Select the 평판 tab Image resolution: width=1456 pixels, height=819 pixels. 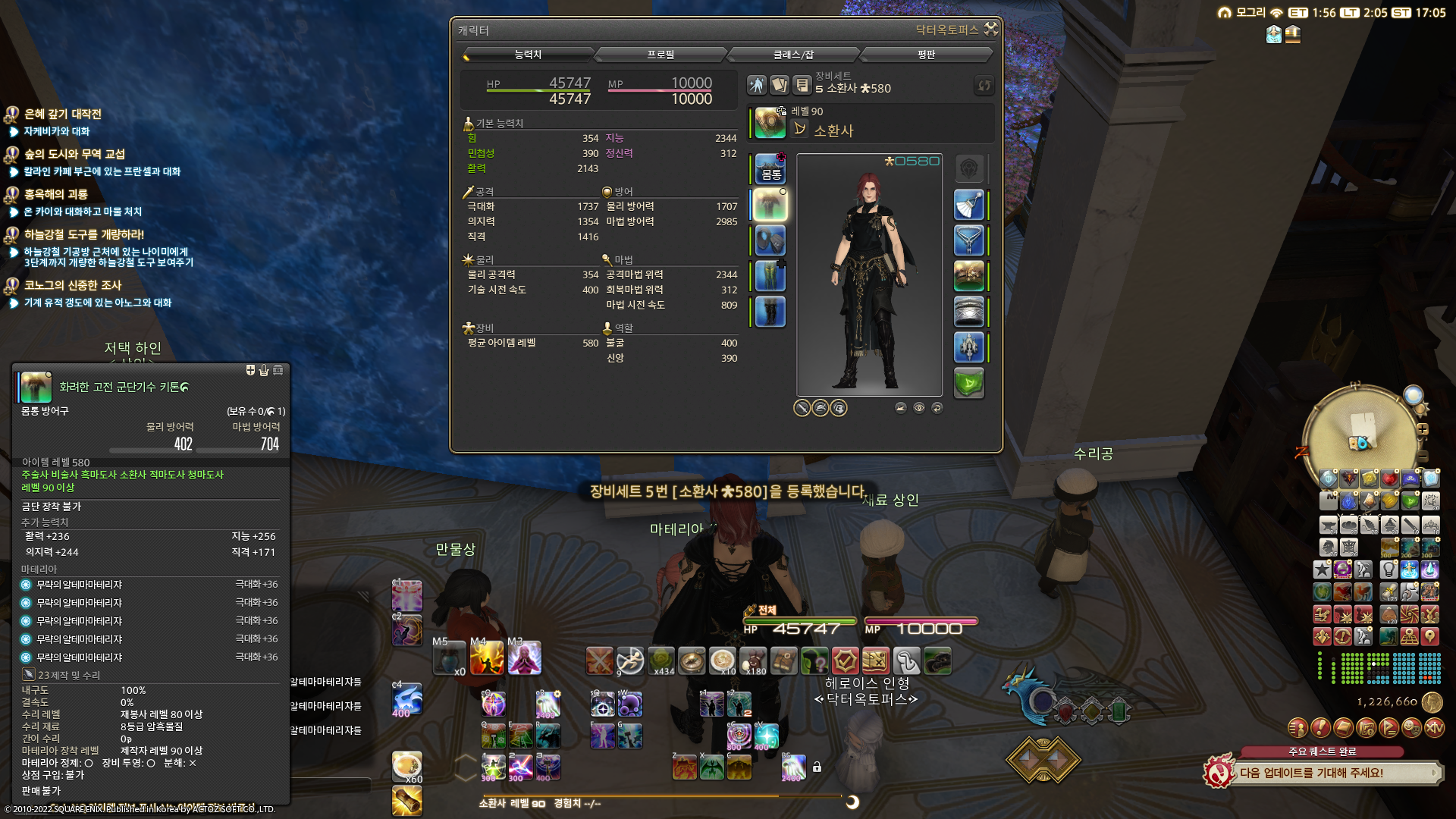click(926, 55)
